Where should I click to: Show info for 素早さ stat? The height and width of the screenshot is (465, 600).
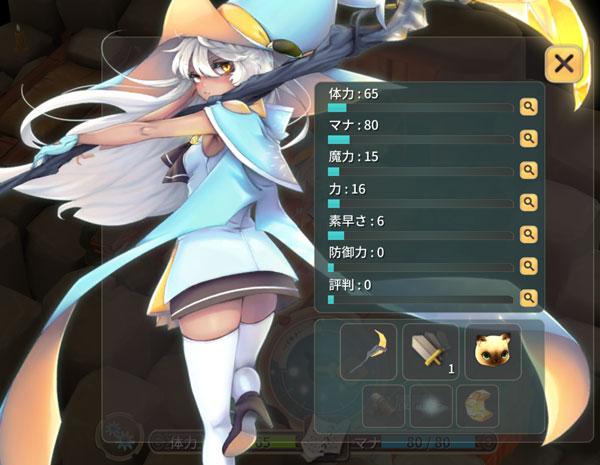(x=528, y=233)
